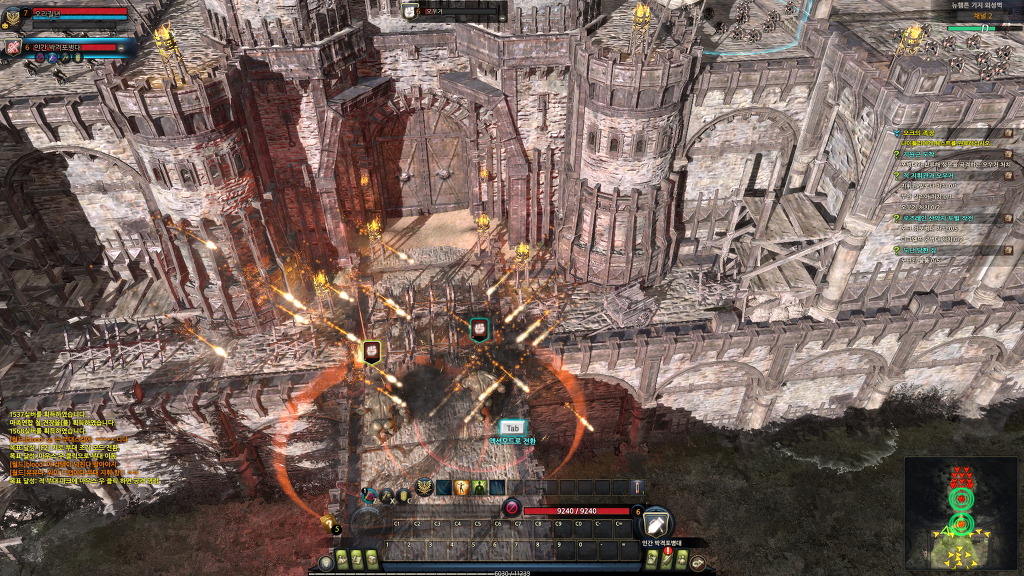Open the minimap in the bottom corner
The image size is (1024, 576).
[962, 512]
